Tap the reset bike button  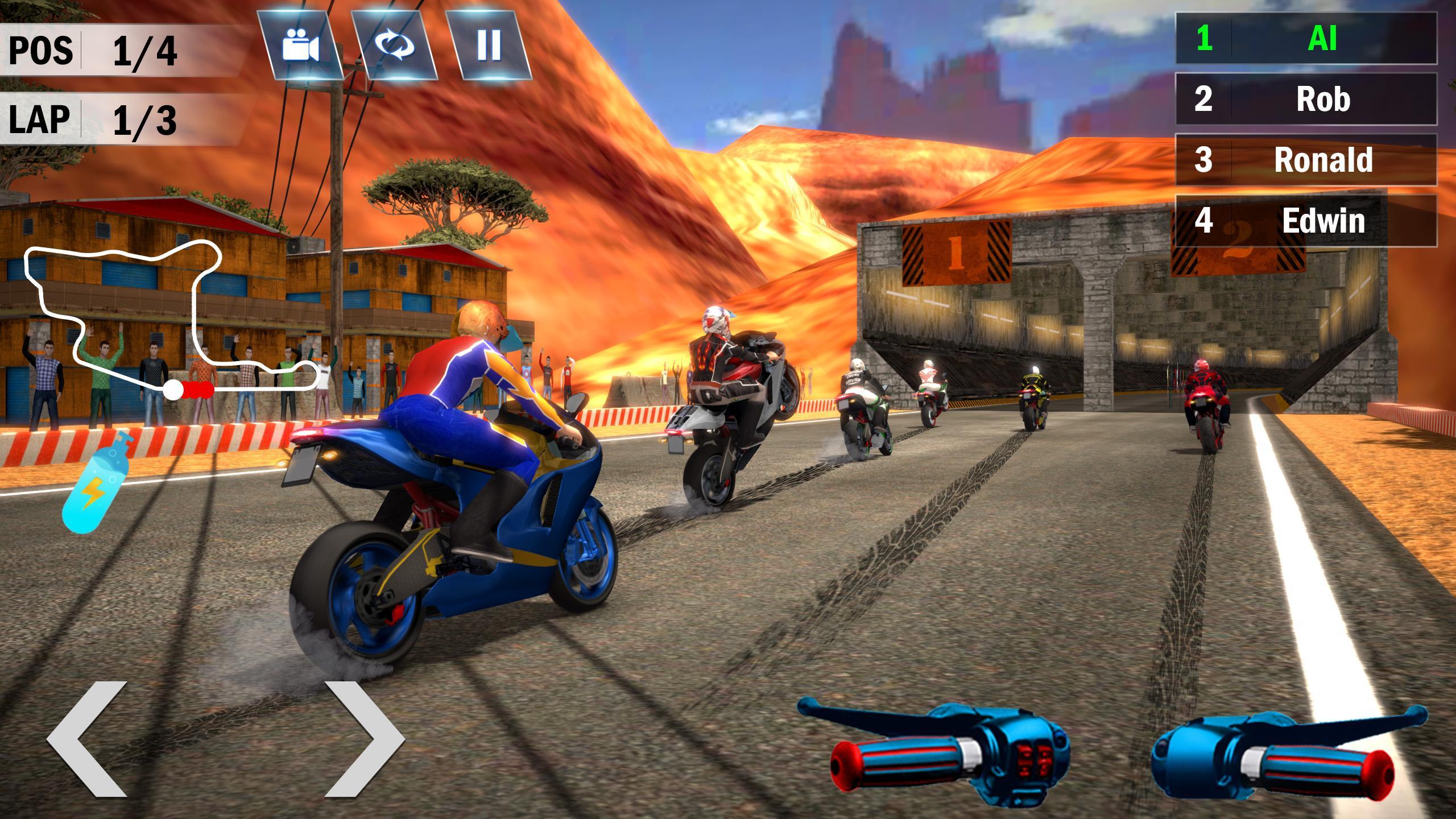394,44
